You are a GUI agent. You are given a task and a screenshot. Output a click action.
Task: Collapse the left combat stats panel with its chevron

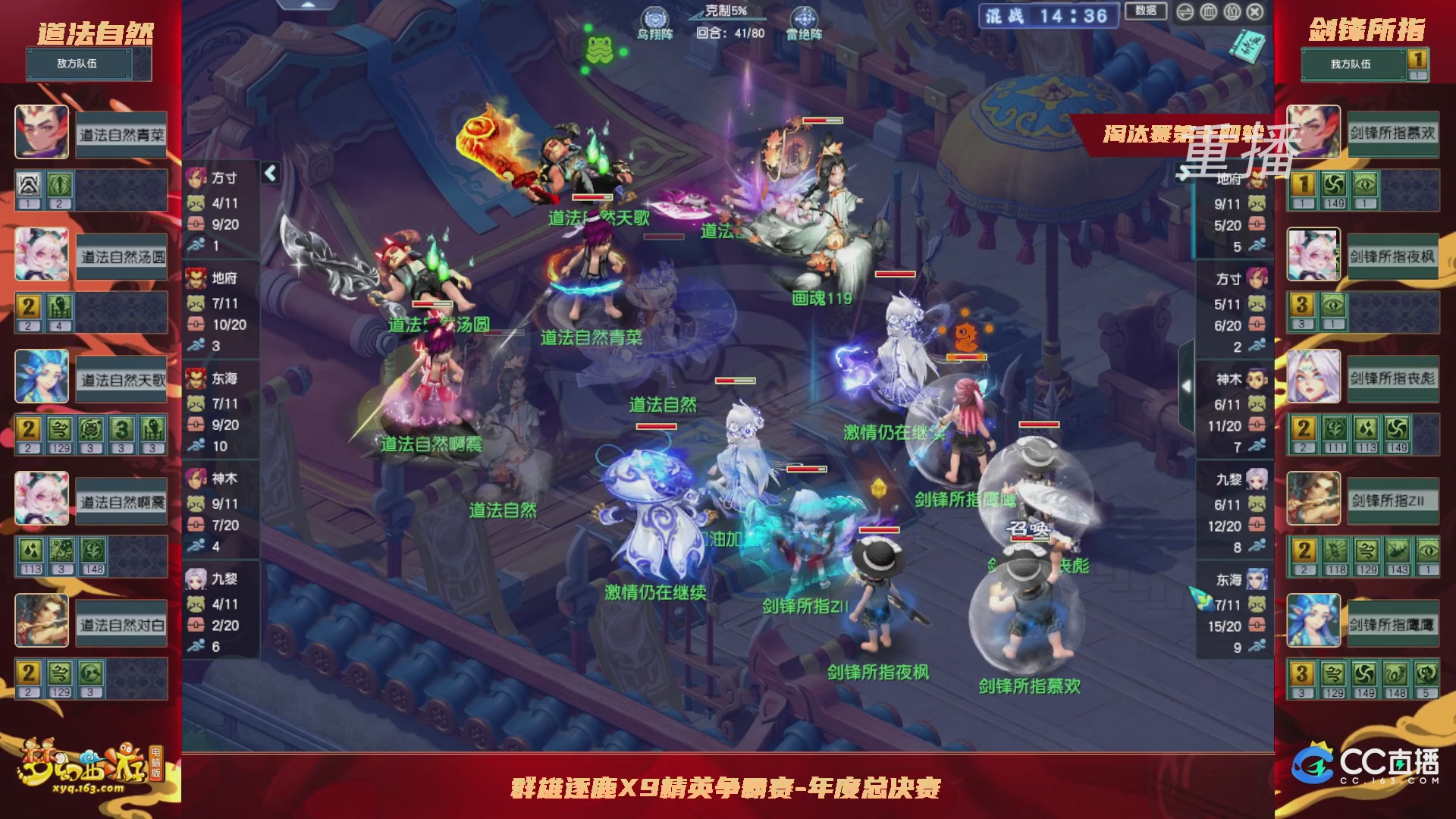pyautogui.click(x=269, y=173)
